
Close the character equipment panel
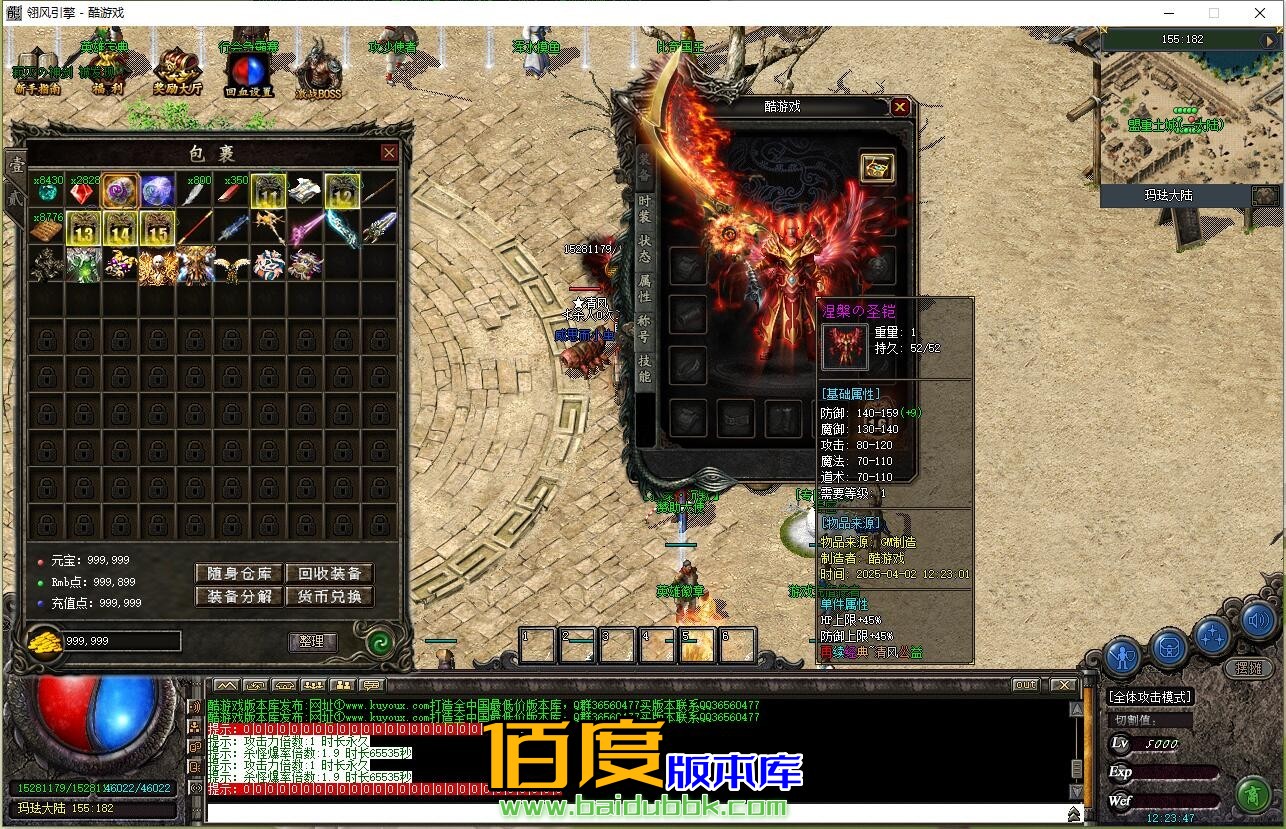click(900, 107)
